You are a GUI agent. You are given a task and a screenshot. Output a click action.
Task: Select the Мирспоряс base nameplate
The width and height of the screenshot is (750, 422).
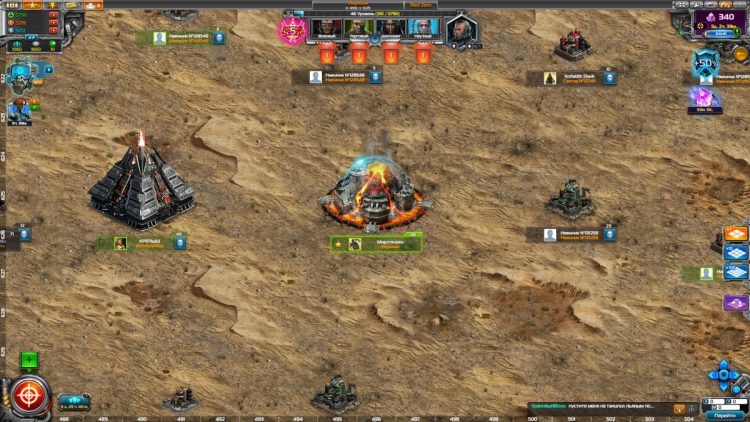(376, 243)
